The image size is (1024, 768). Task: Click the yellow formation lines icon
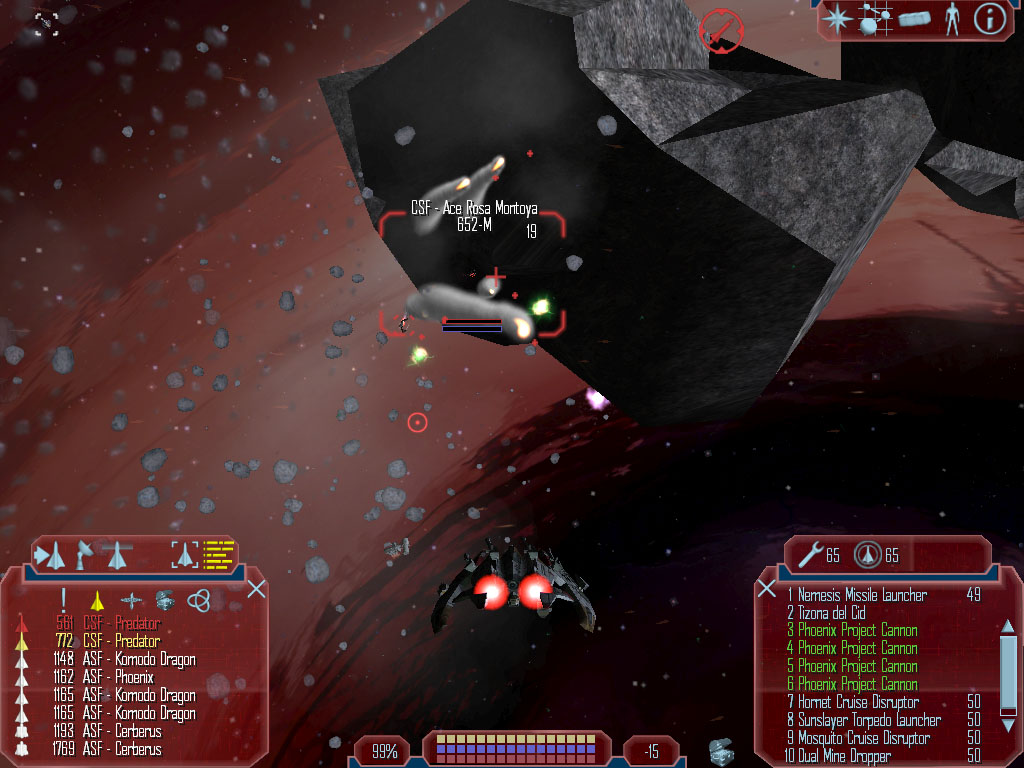click(x=219, y=553)
